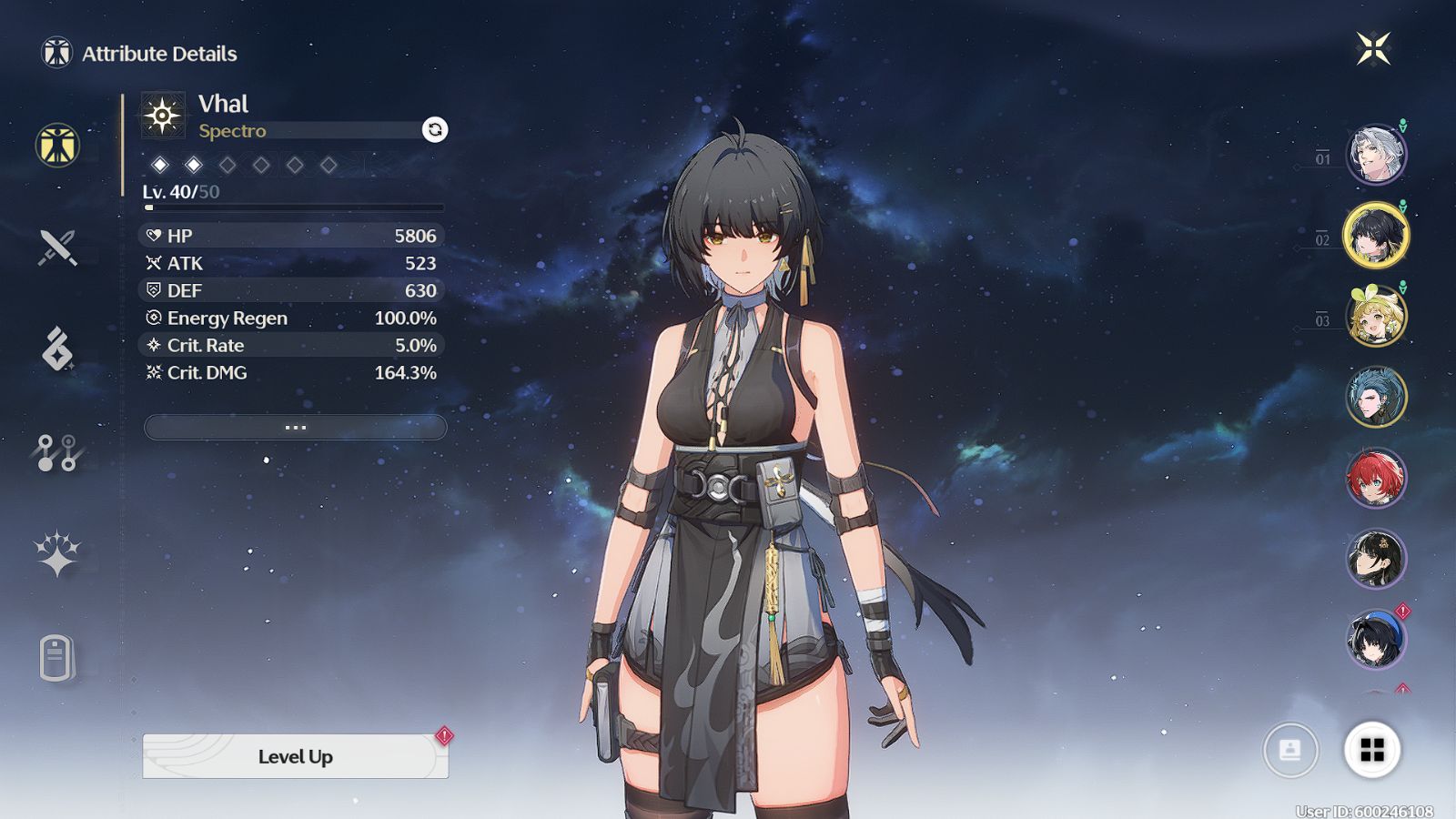Open the Forte skill tree tab

(x=57, y=452)
